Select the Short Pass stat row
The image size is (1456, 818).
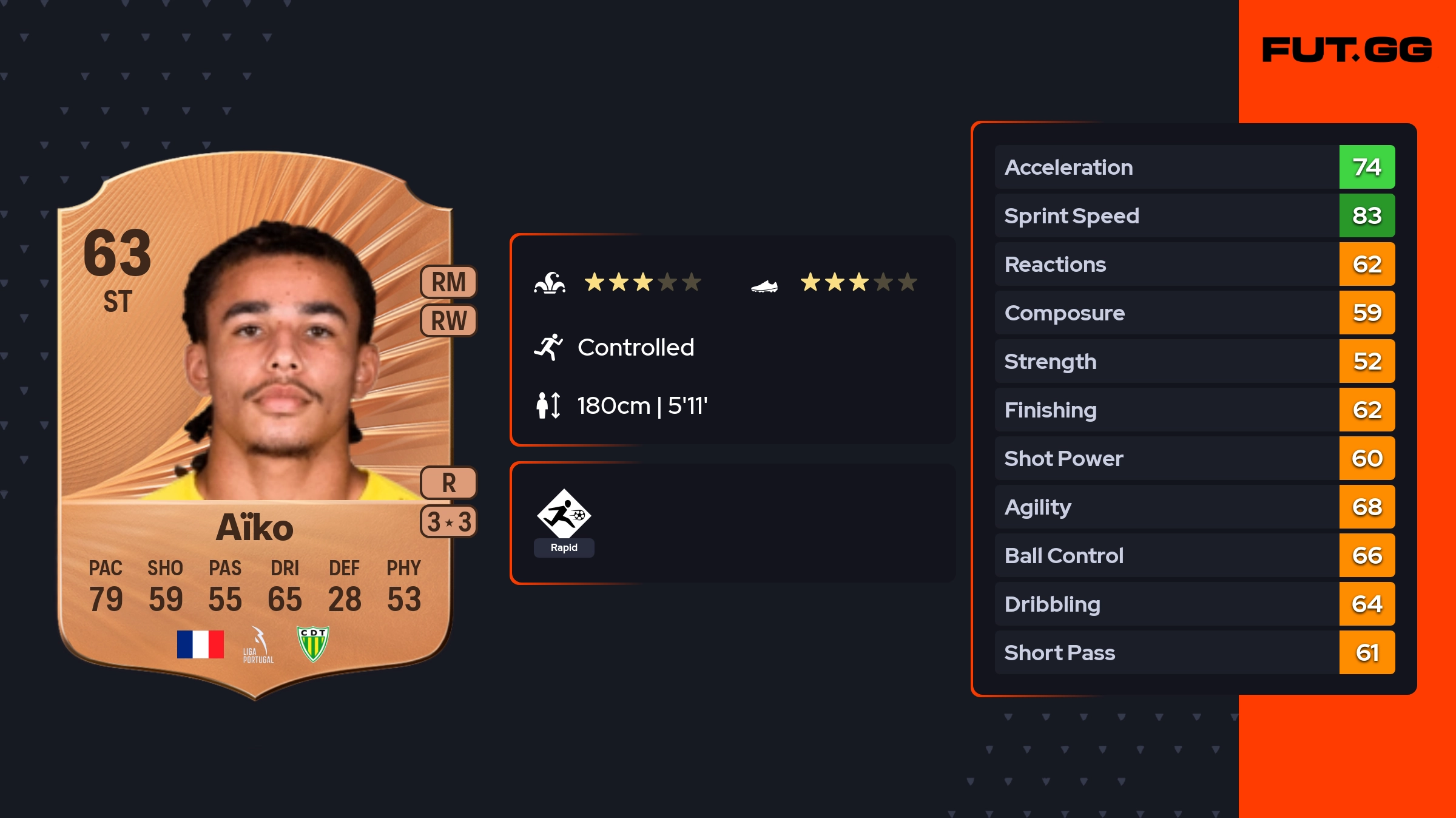(x=1194, y=652)
